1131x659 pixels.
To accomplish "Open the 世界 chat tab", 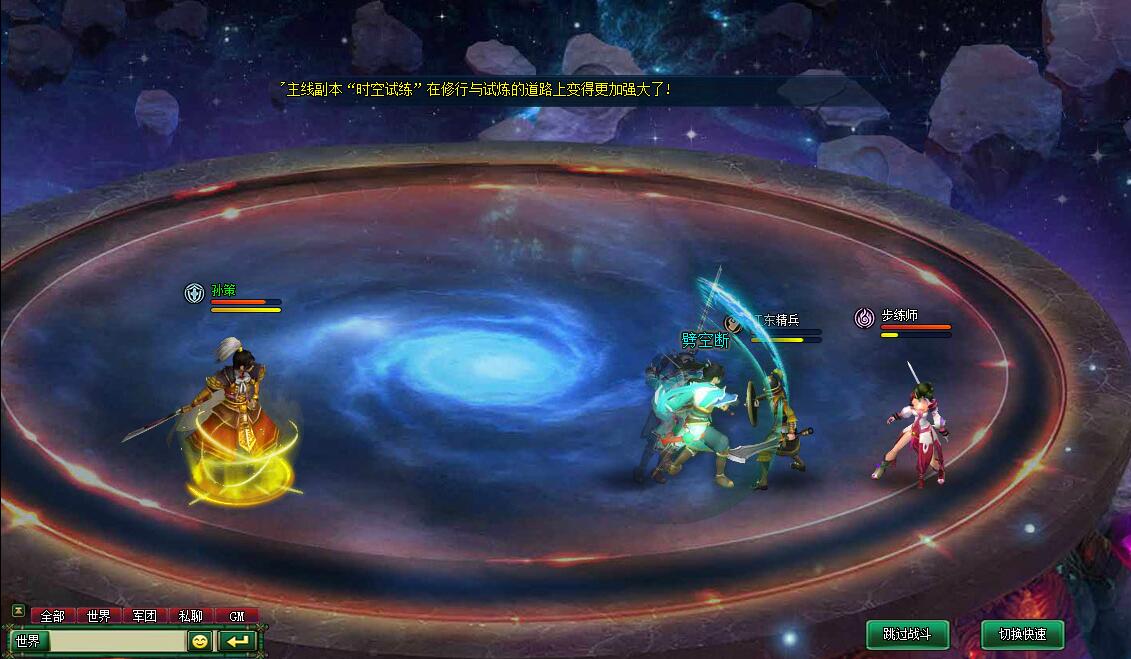I will point(98,616).
